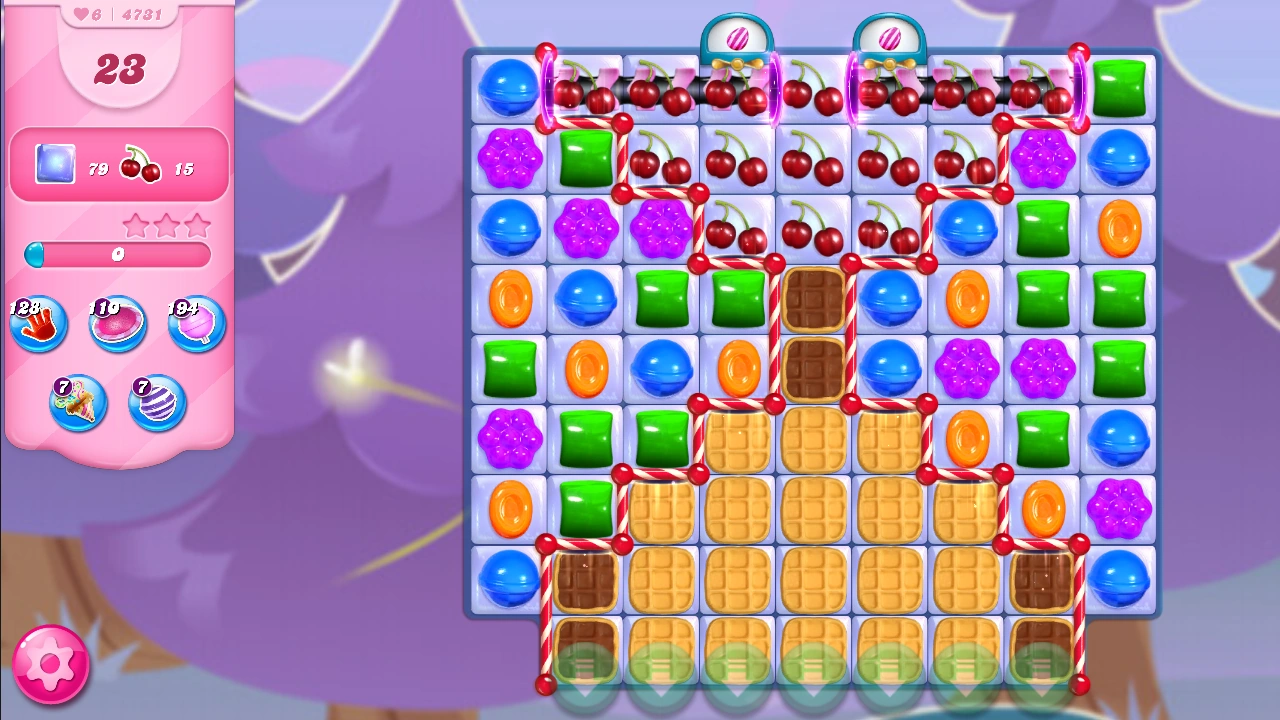Toggle the third star on the rating row

[197, 225]
